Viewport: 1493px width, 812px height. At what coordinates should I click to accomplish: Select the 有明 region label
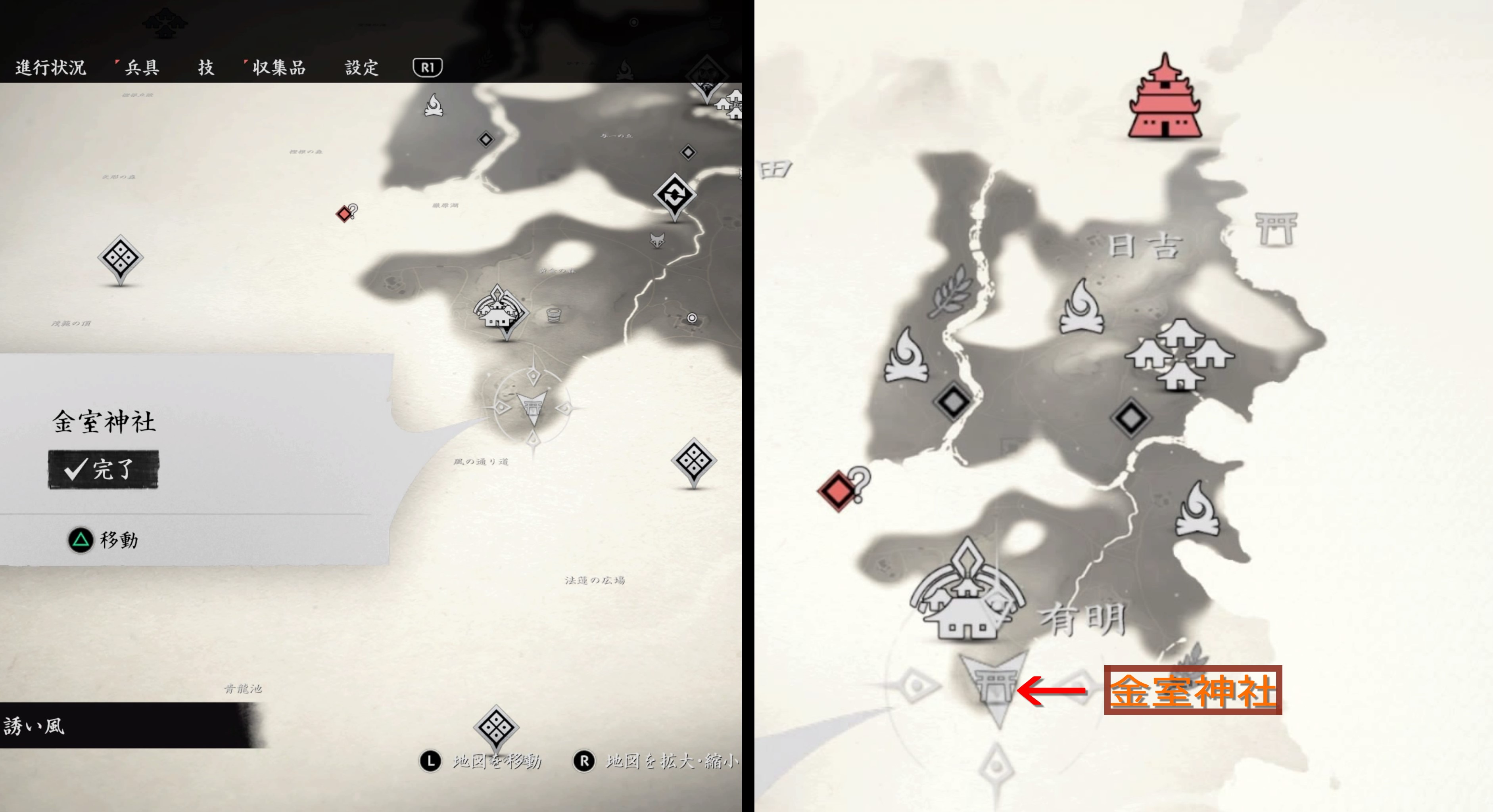pos(1082,619)
